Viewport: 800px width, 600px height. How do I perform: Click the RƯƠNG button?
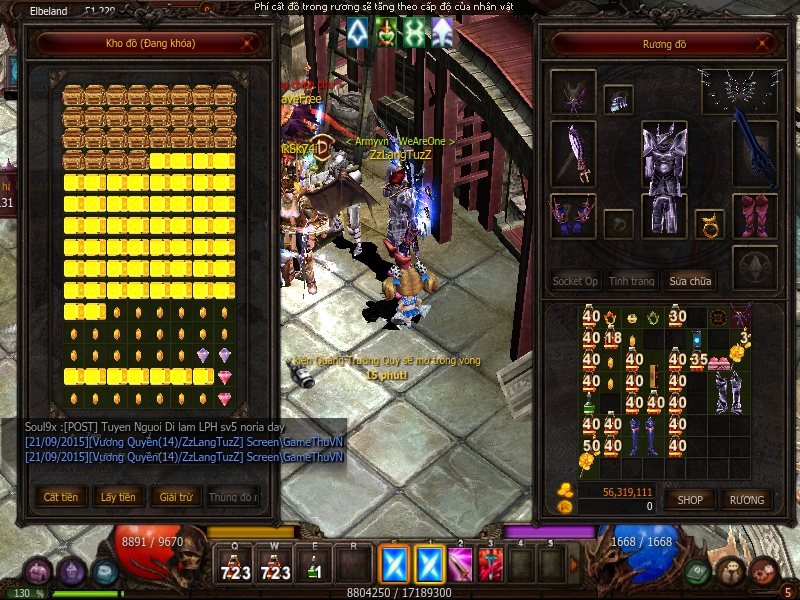click(x=746, y=499)
